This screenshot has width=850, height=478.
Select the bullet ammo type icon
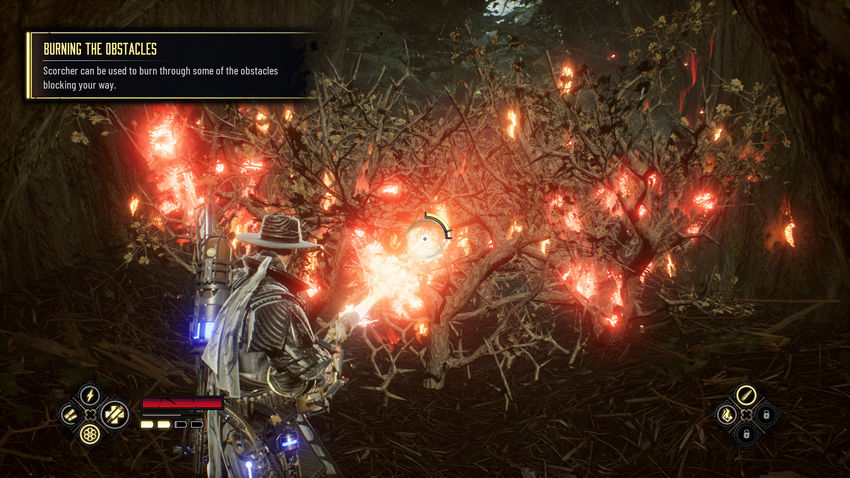[x=745, y=395]
